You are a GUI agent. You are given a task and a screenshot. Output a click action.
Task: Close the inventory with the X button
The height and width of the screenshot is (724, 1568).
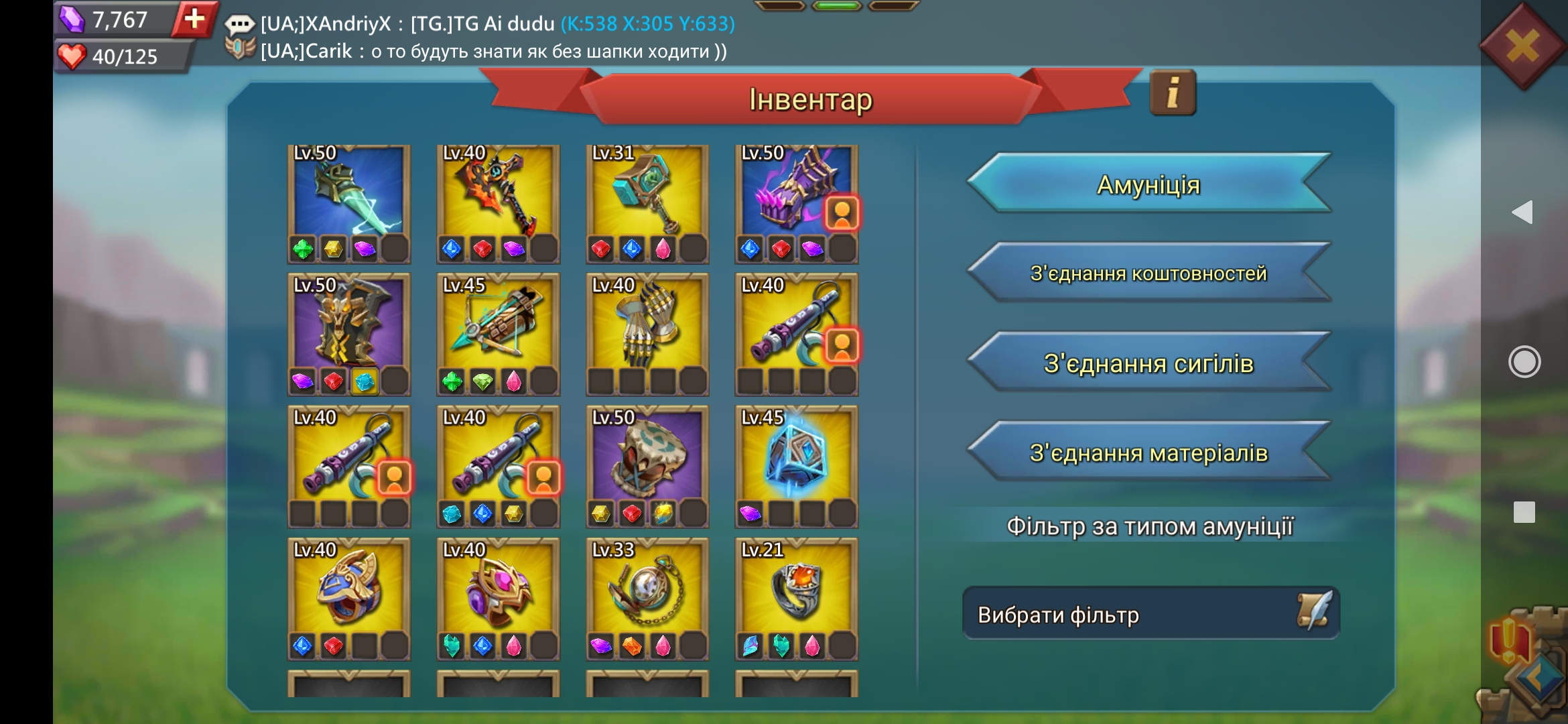(1522, 47)
